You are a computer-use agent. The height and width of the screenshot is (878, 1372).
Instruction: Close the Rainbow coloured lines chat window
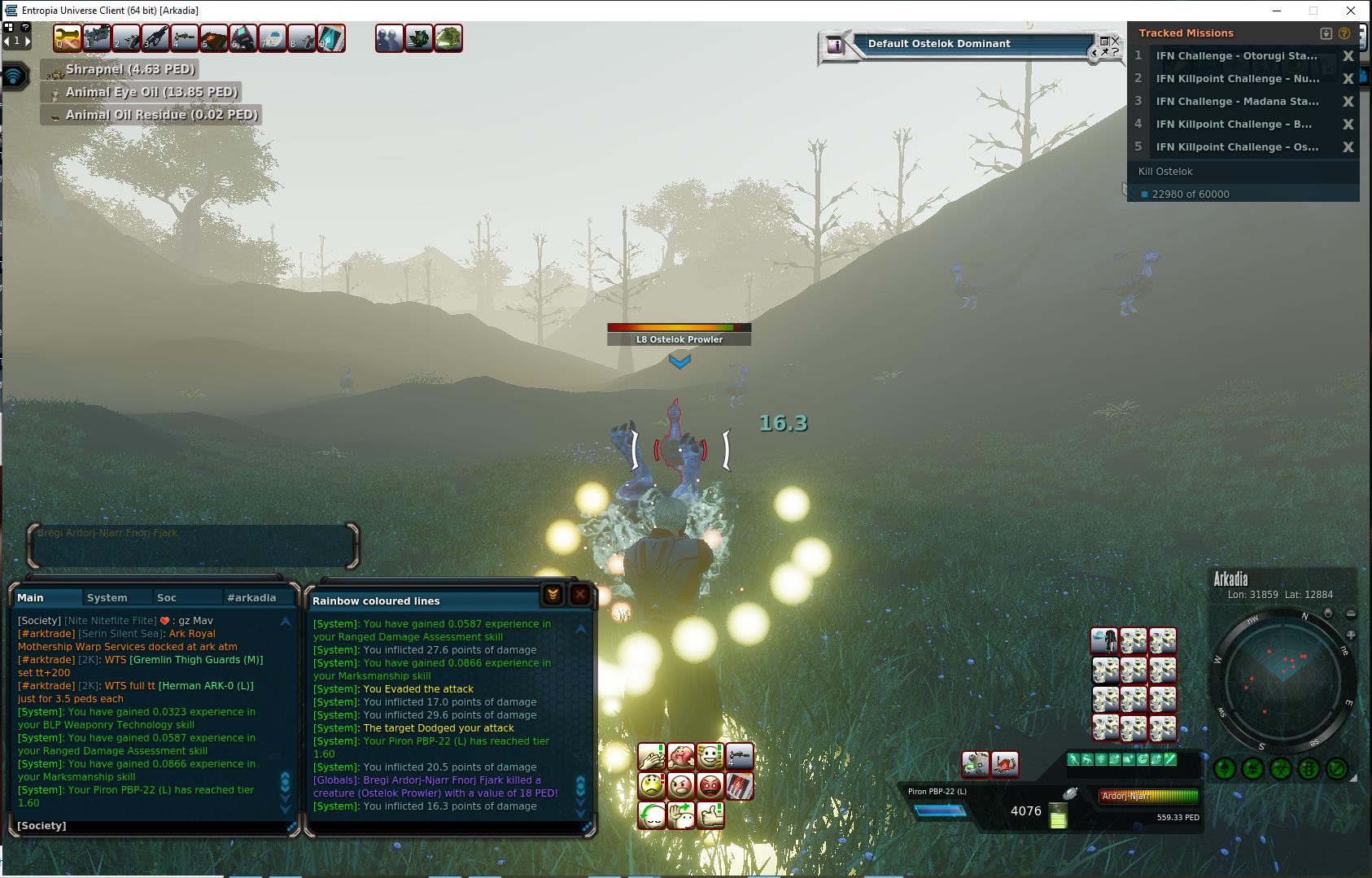[579, 595]
